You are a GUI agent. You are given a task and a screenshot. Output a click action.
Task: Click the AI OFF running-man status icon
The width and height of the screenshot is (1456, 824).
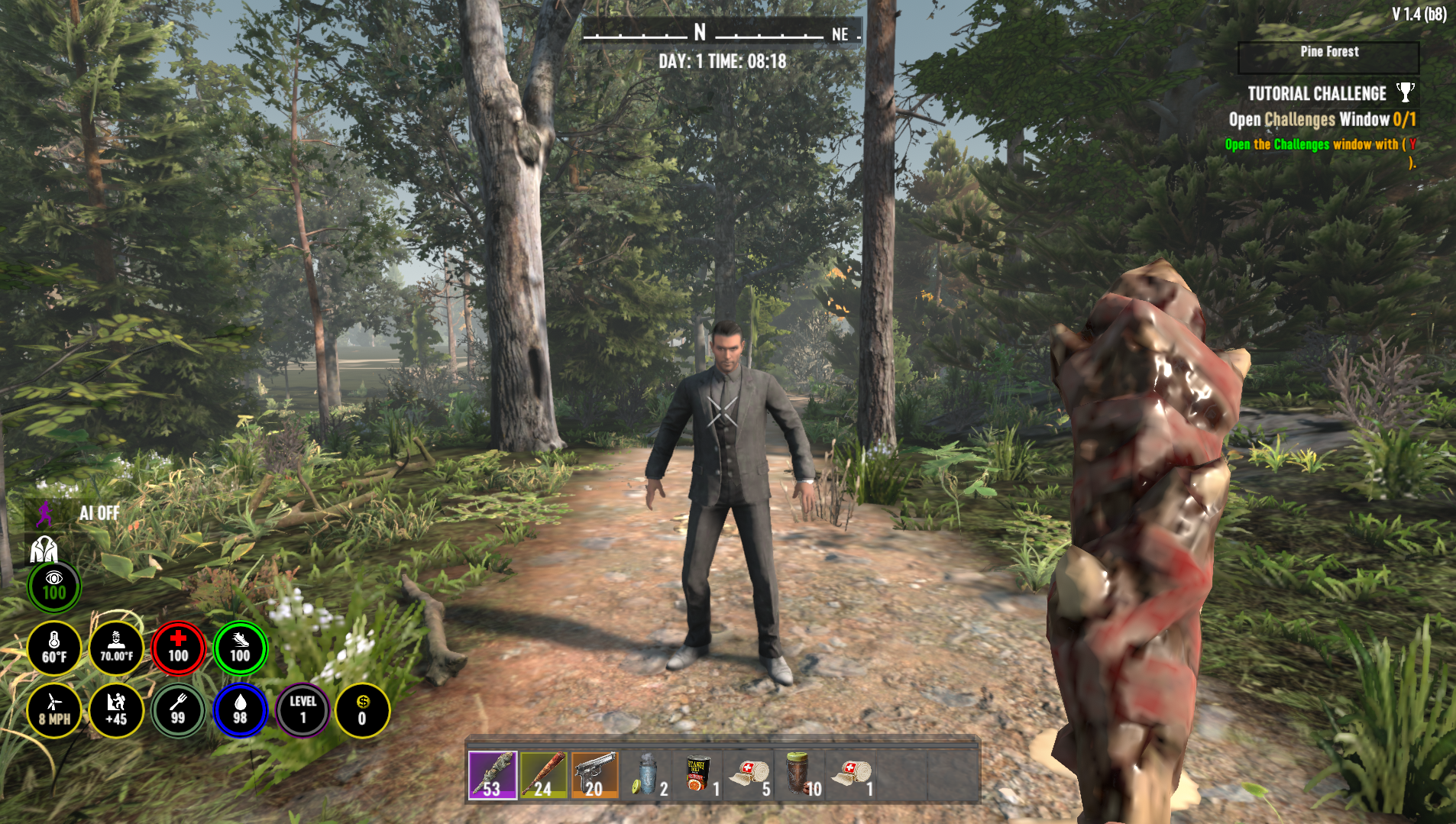click(x=46, y=513)
